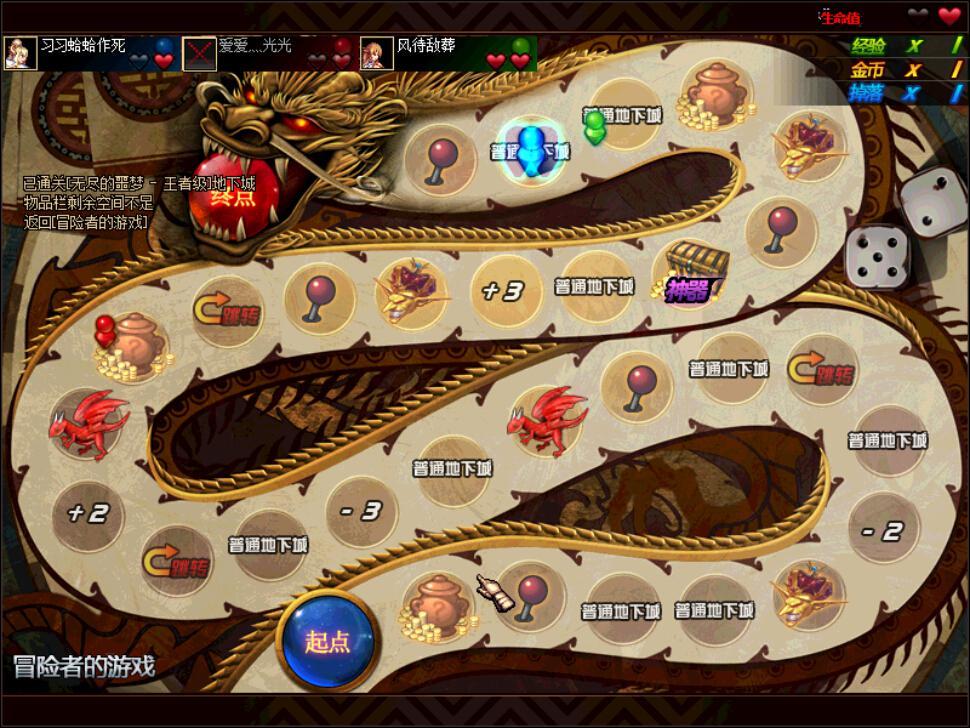The width and height of the screenshot is (970, 728).
Task: Select player portrait 习习蛤蛤作死
Action: point(20,53)
